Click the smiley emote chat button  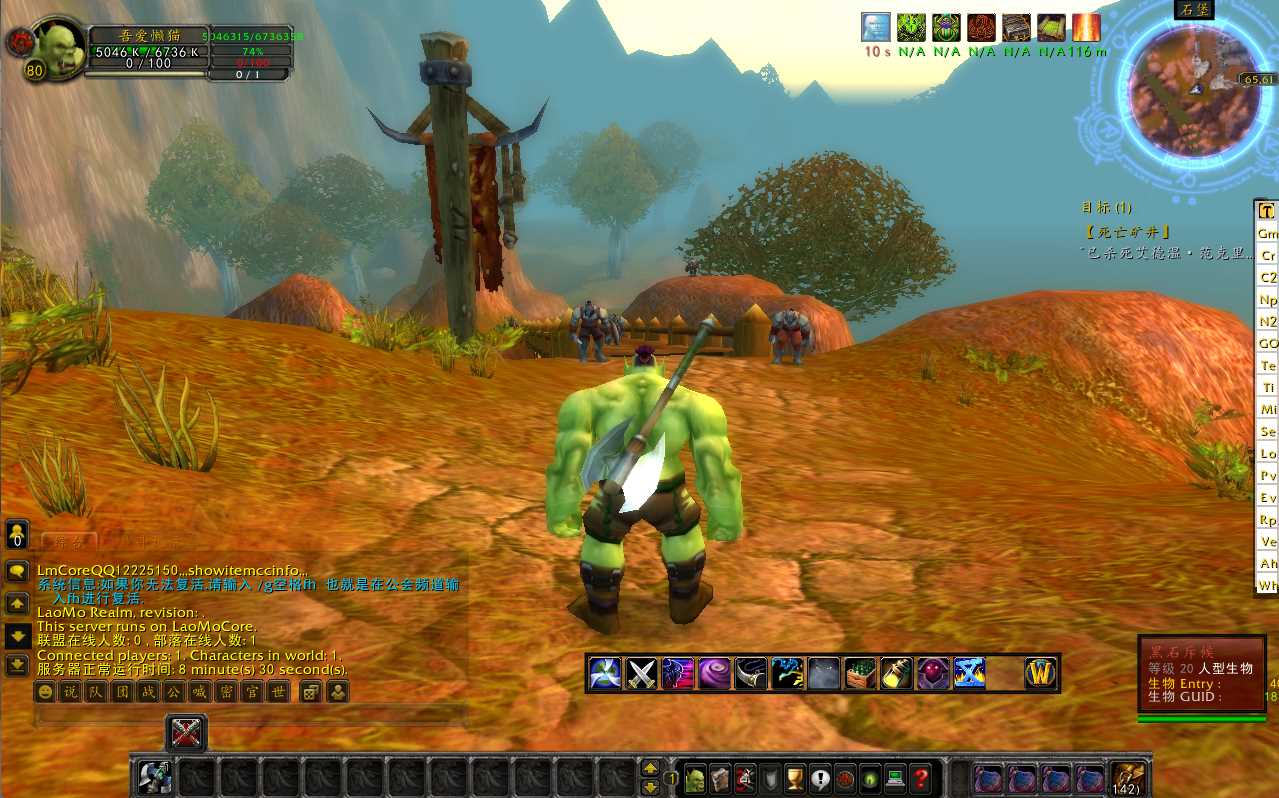45,691
